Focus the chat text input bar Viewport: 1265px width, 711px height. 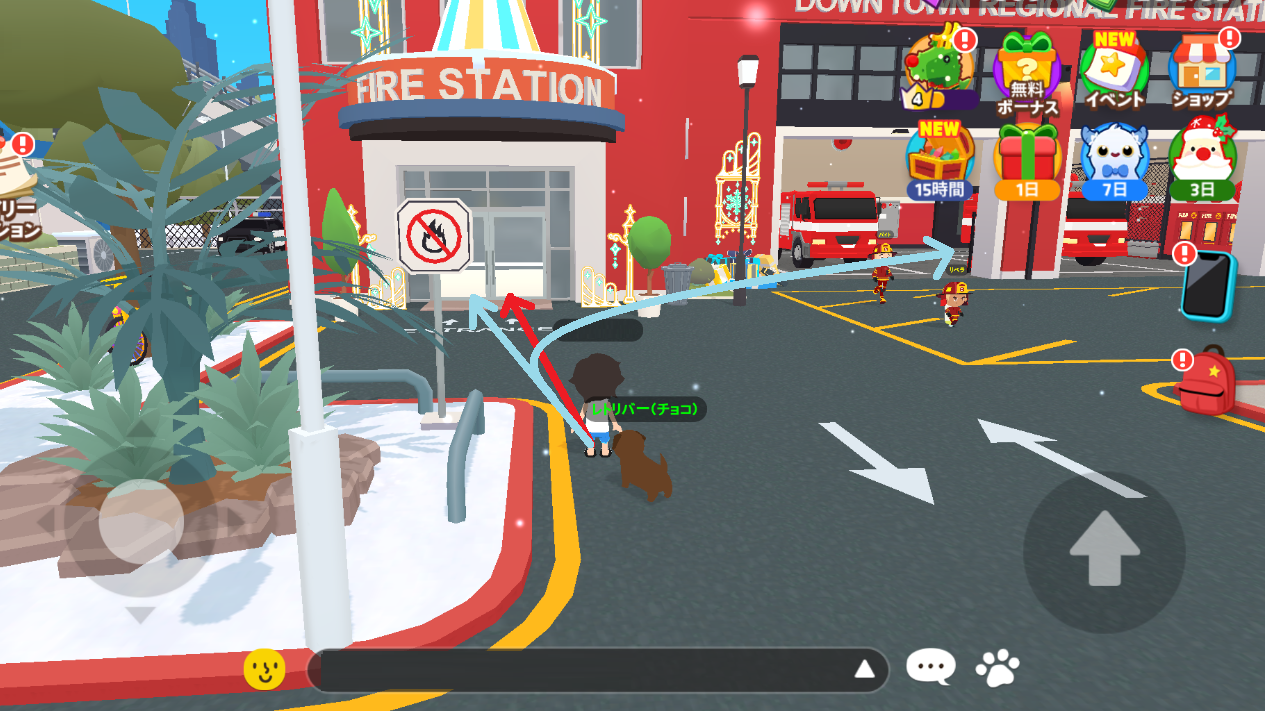[x=580, y=670]
